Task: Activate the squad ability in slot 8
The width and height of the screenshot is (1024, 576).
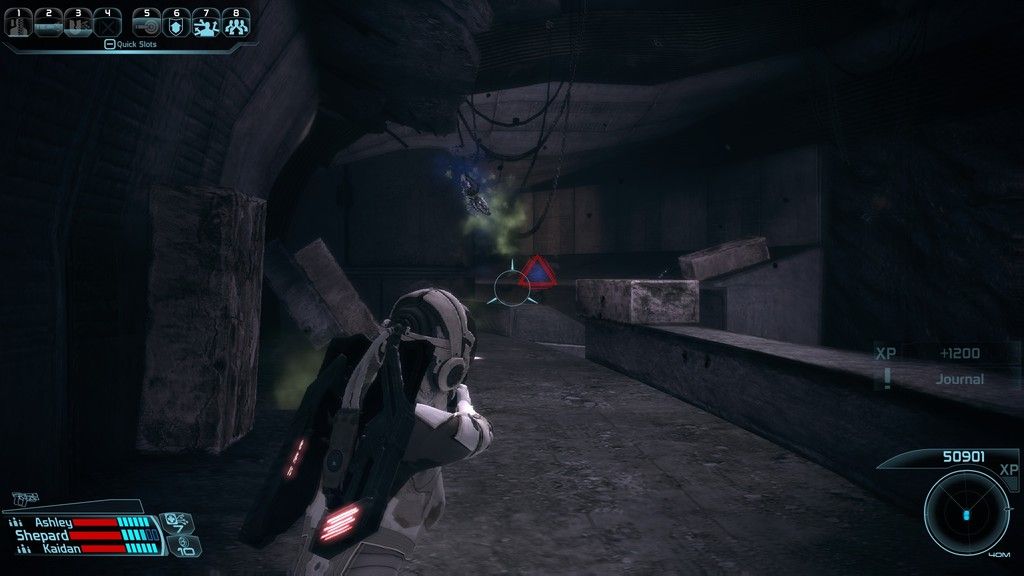Action: [x=236, y=23]
